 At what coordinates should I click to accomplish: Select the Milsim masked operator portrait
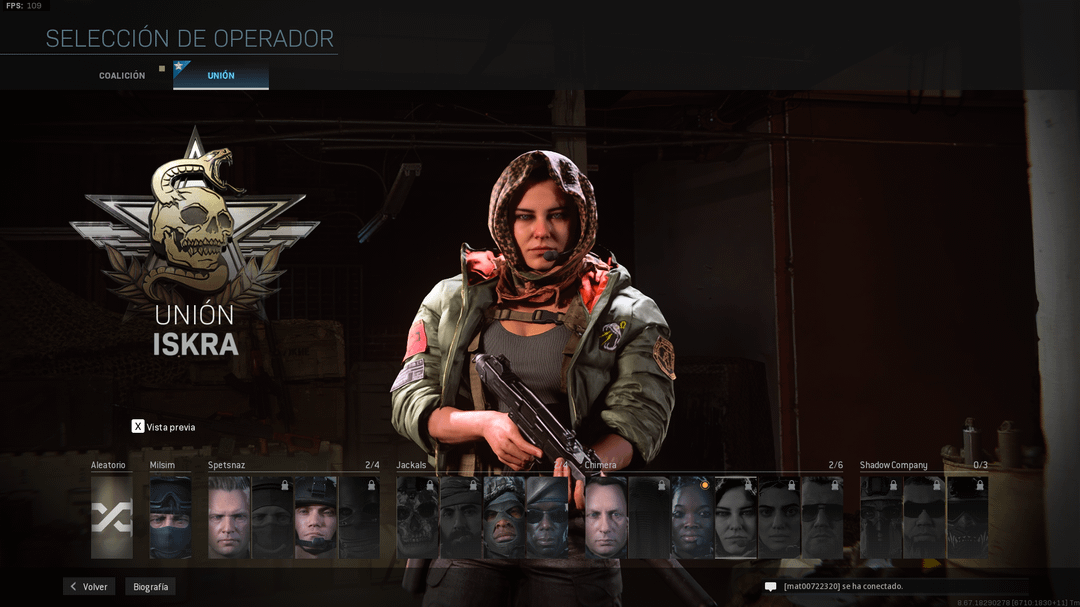(x=170, y=517)
